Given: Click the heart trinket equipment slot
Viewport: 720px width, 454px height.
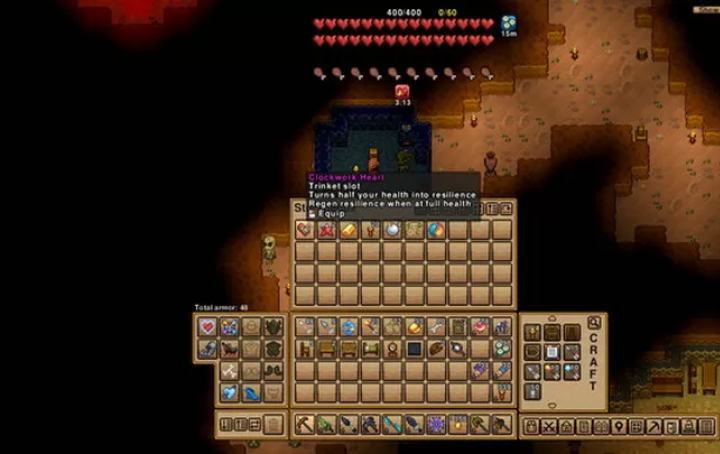Looking at the screenshot, I should 208,327.
